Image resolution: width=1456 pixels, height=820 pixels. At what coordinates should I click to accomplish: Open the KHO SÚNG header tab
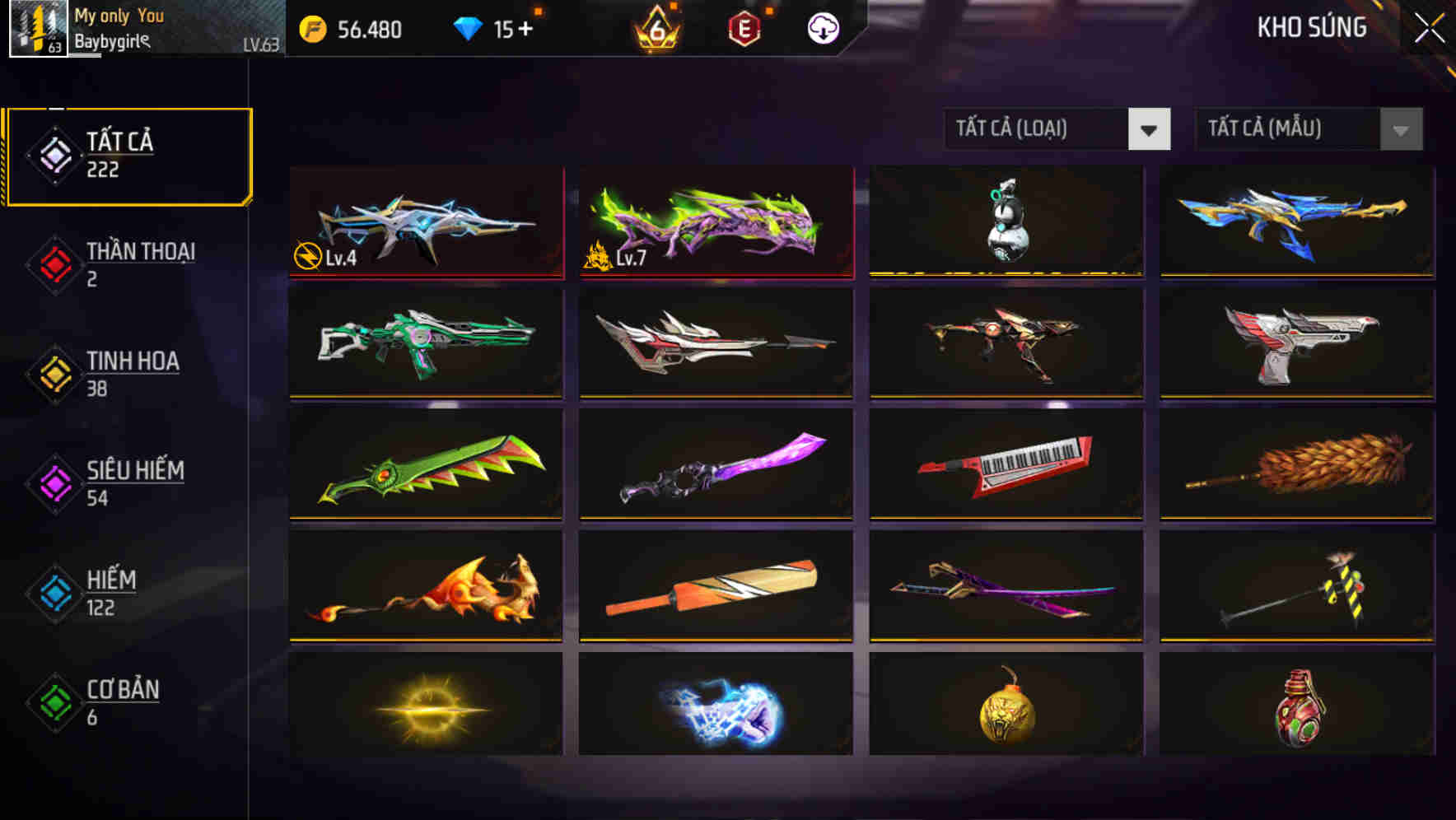pyautogui.click(x=1311, y=28)
